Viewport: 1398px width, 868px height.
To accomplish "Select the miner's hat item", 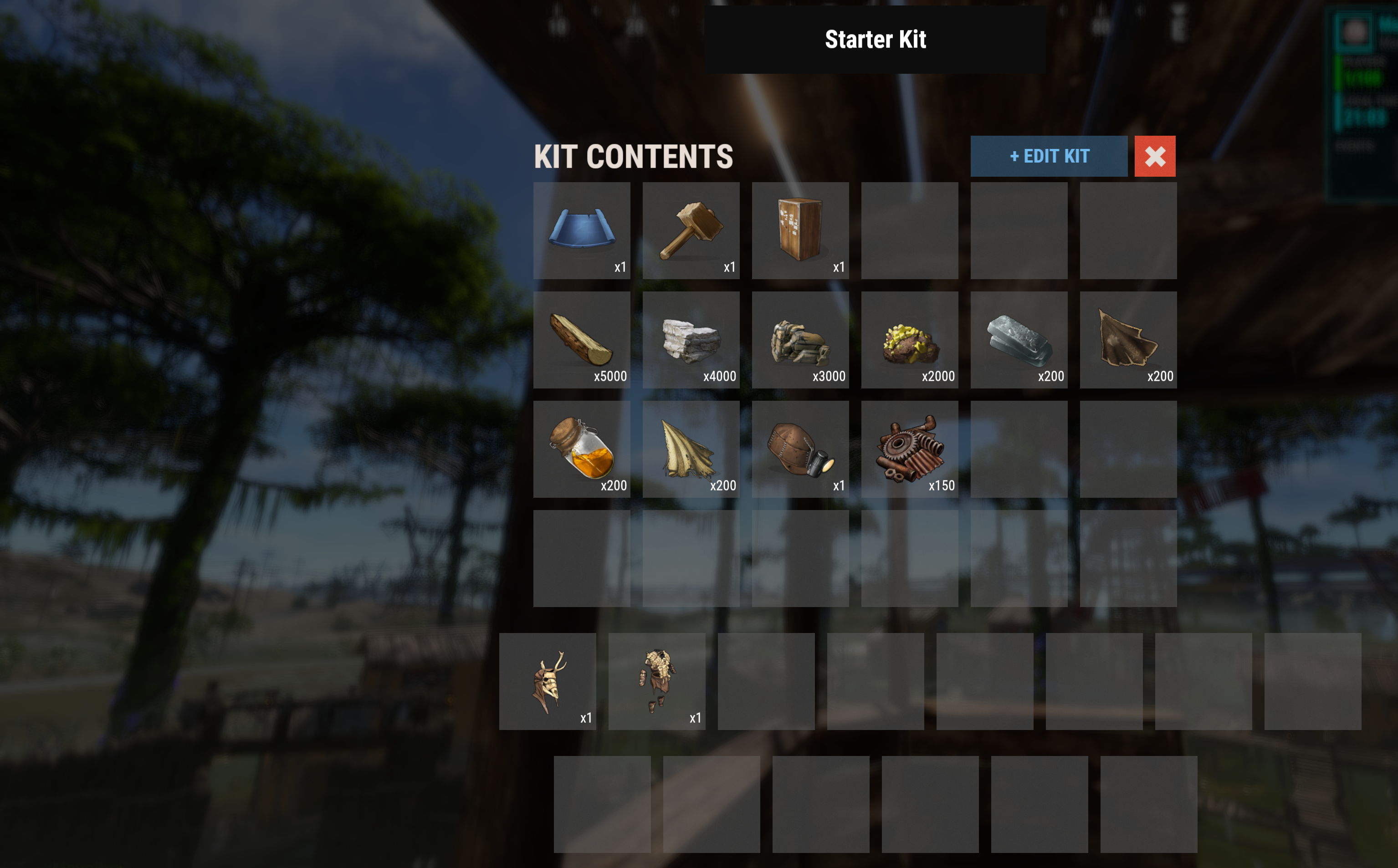I will (800, 449).
